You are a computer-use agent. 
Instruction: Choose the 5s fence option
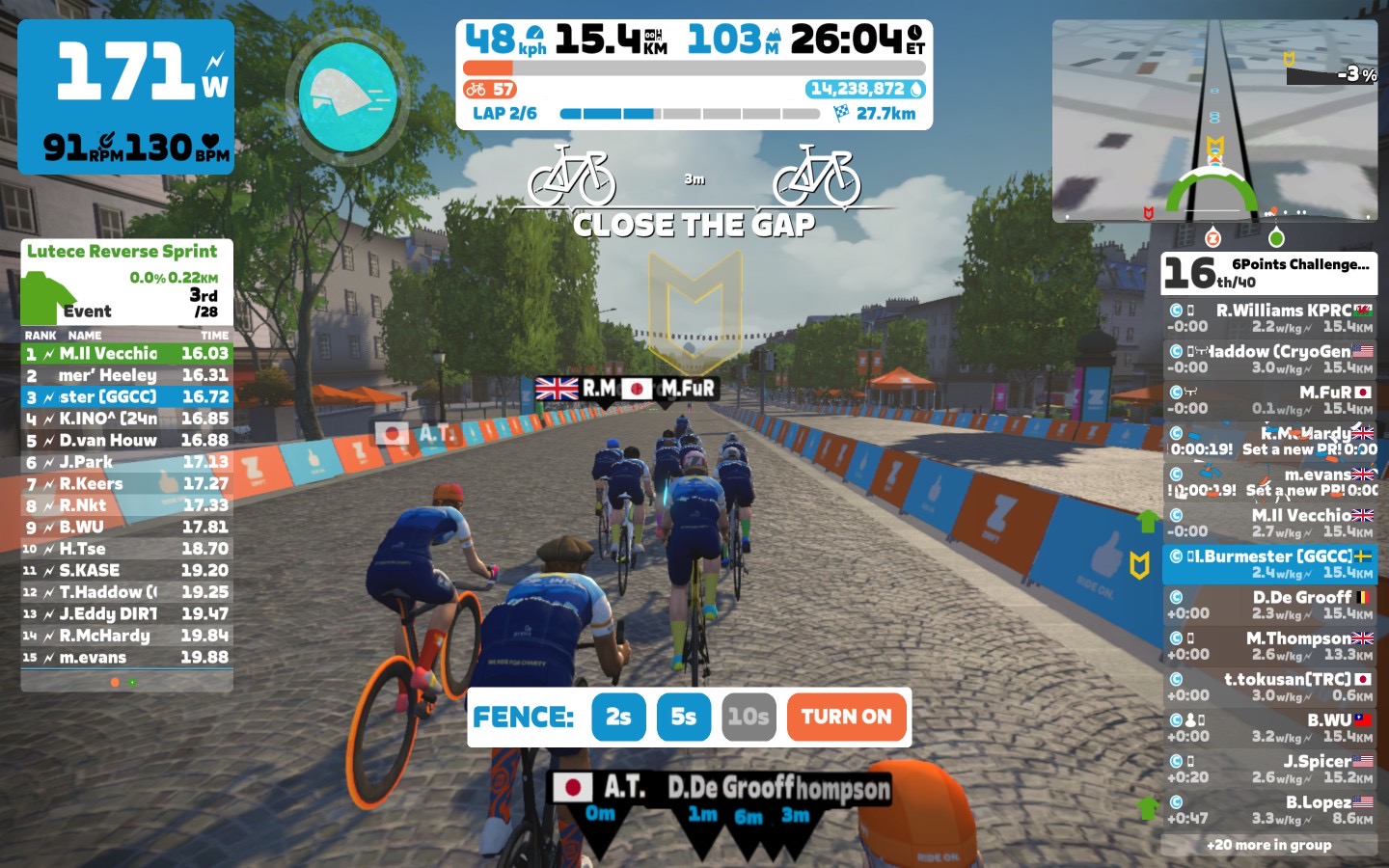coord(683,717)
